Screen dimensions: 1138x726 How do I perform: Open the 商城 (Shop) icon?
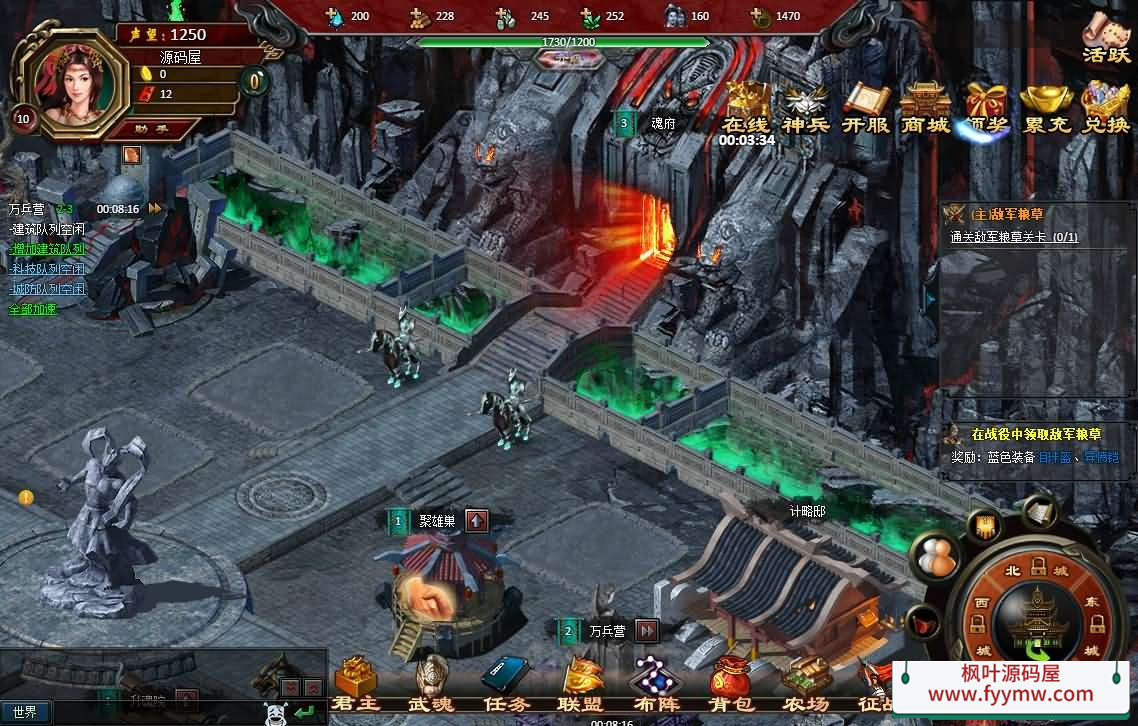925,107
